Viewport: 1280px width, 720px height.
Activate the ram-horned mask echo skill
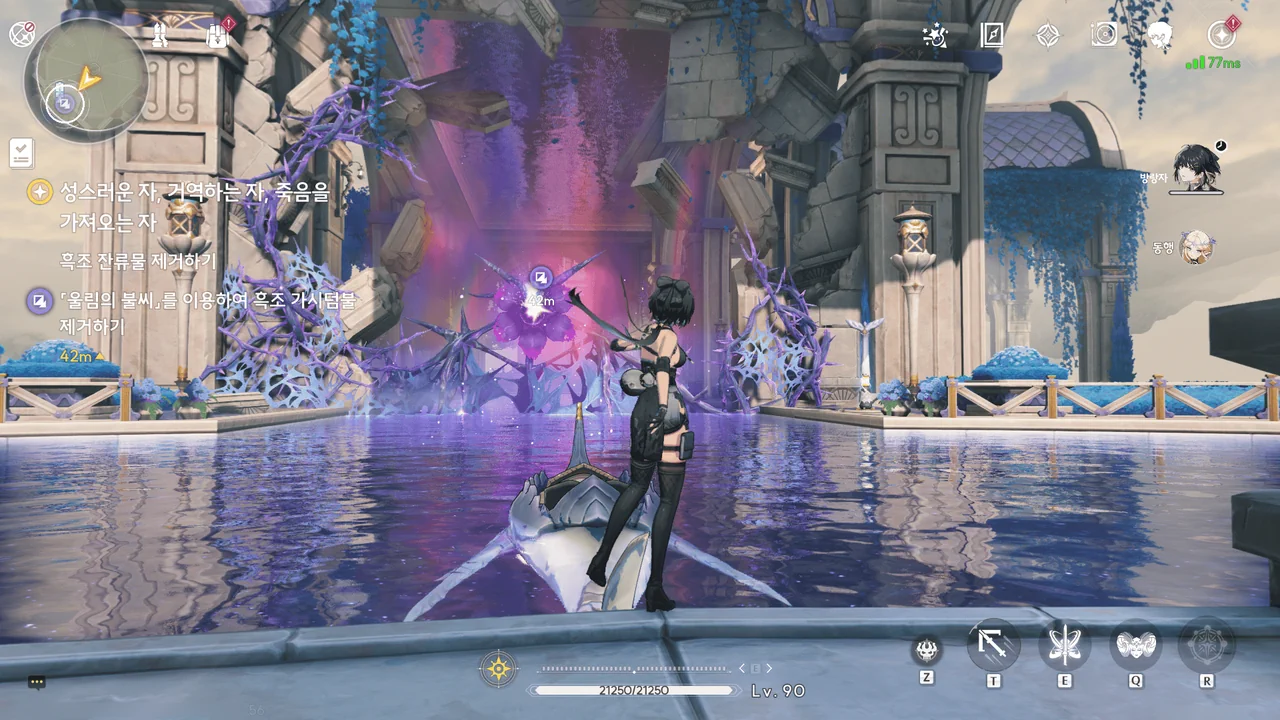pos(1136,646)
